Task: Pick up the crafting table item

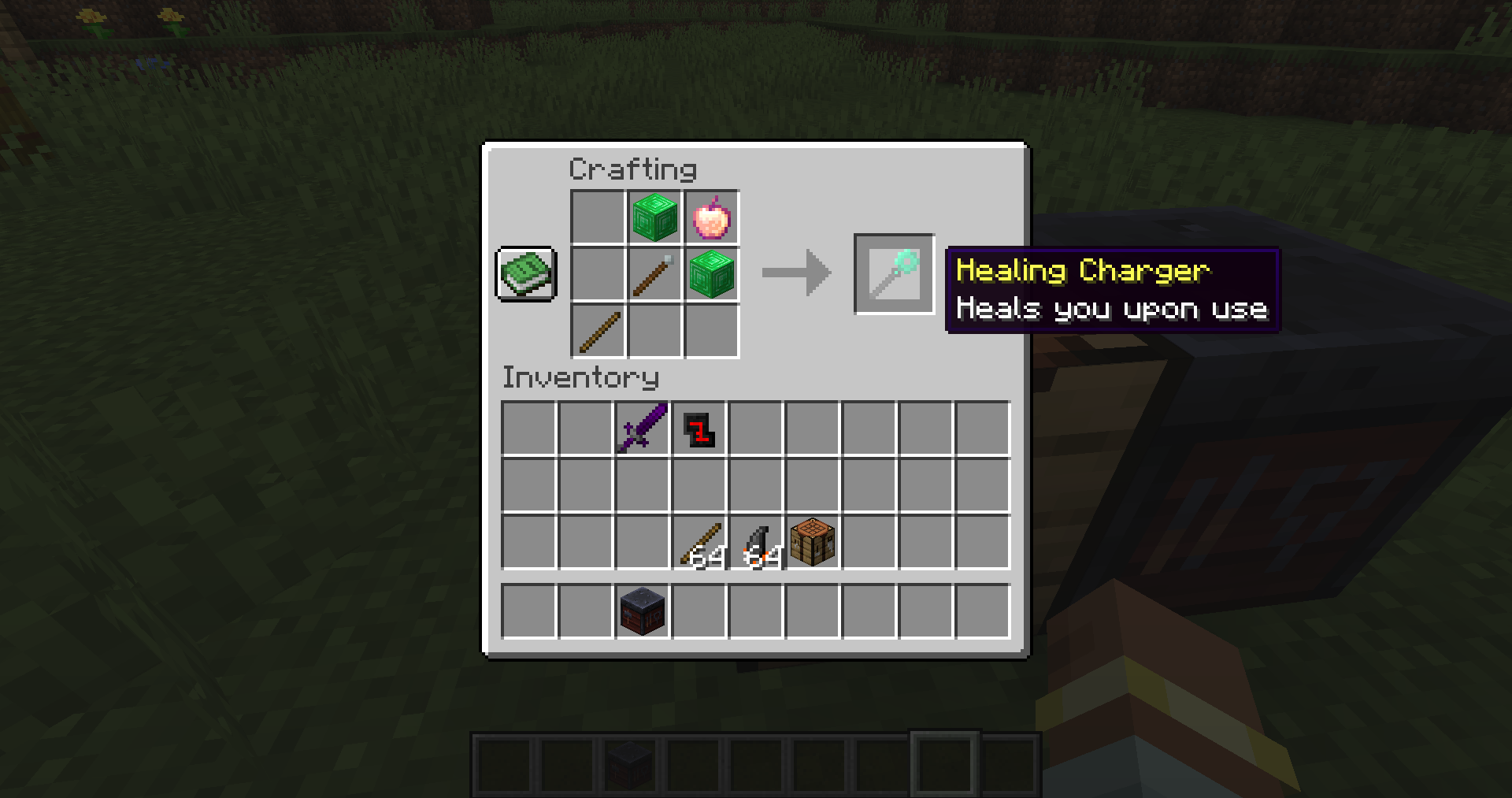Action: [813, 540]
